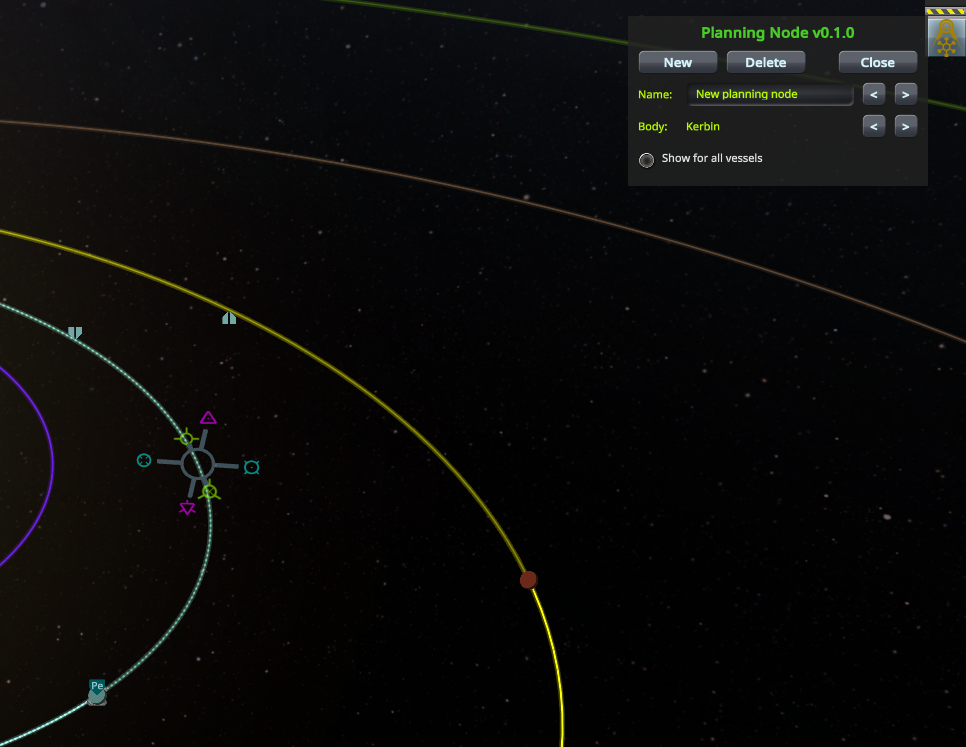The width and height of the screenshot is (966, 747).
Task: Go to previous planning node name
Action: point(874,95)
